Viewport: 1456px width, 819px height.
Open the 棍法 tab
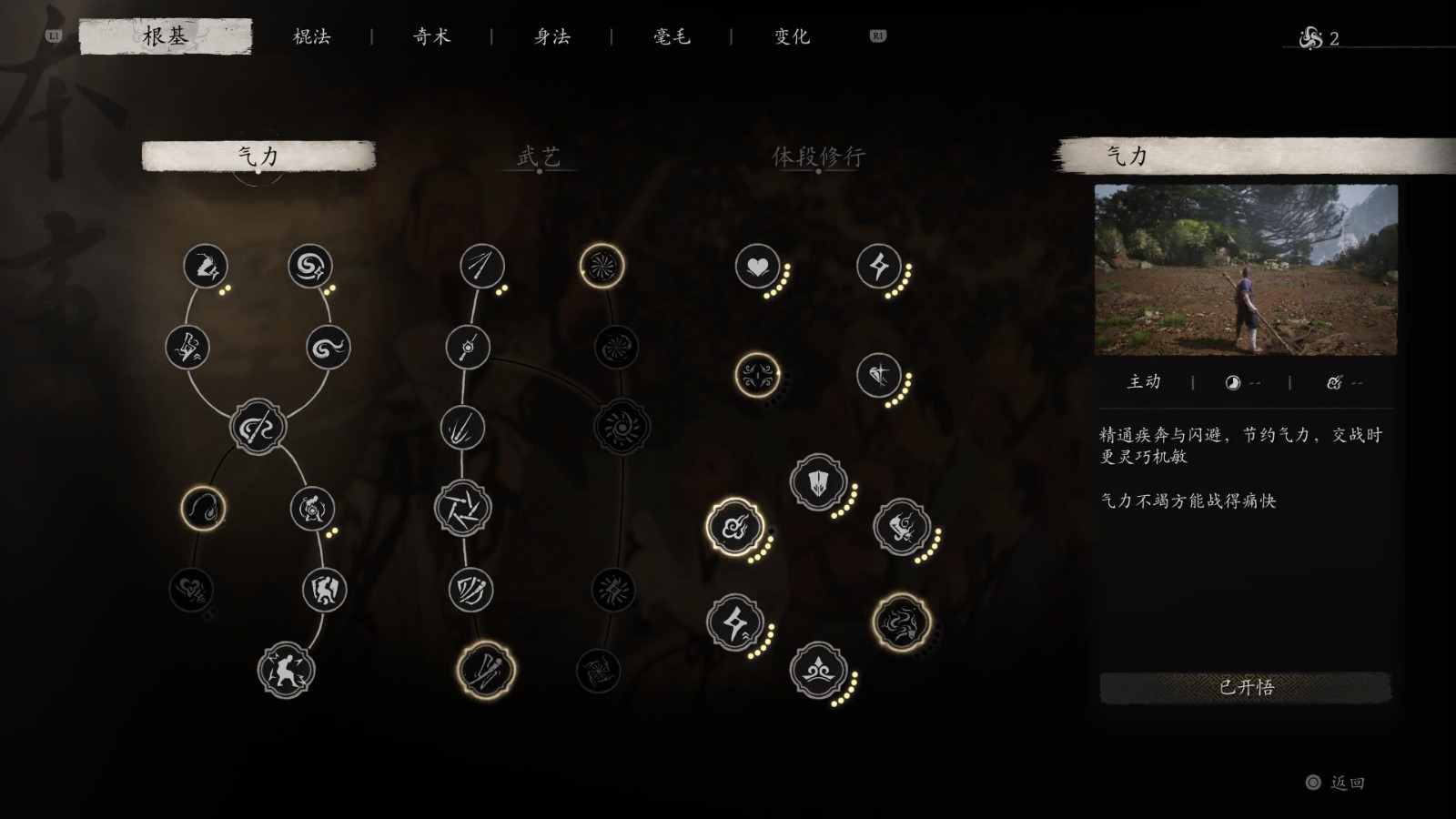click(x=311, y=36)
